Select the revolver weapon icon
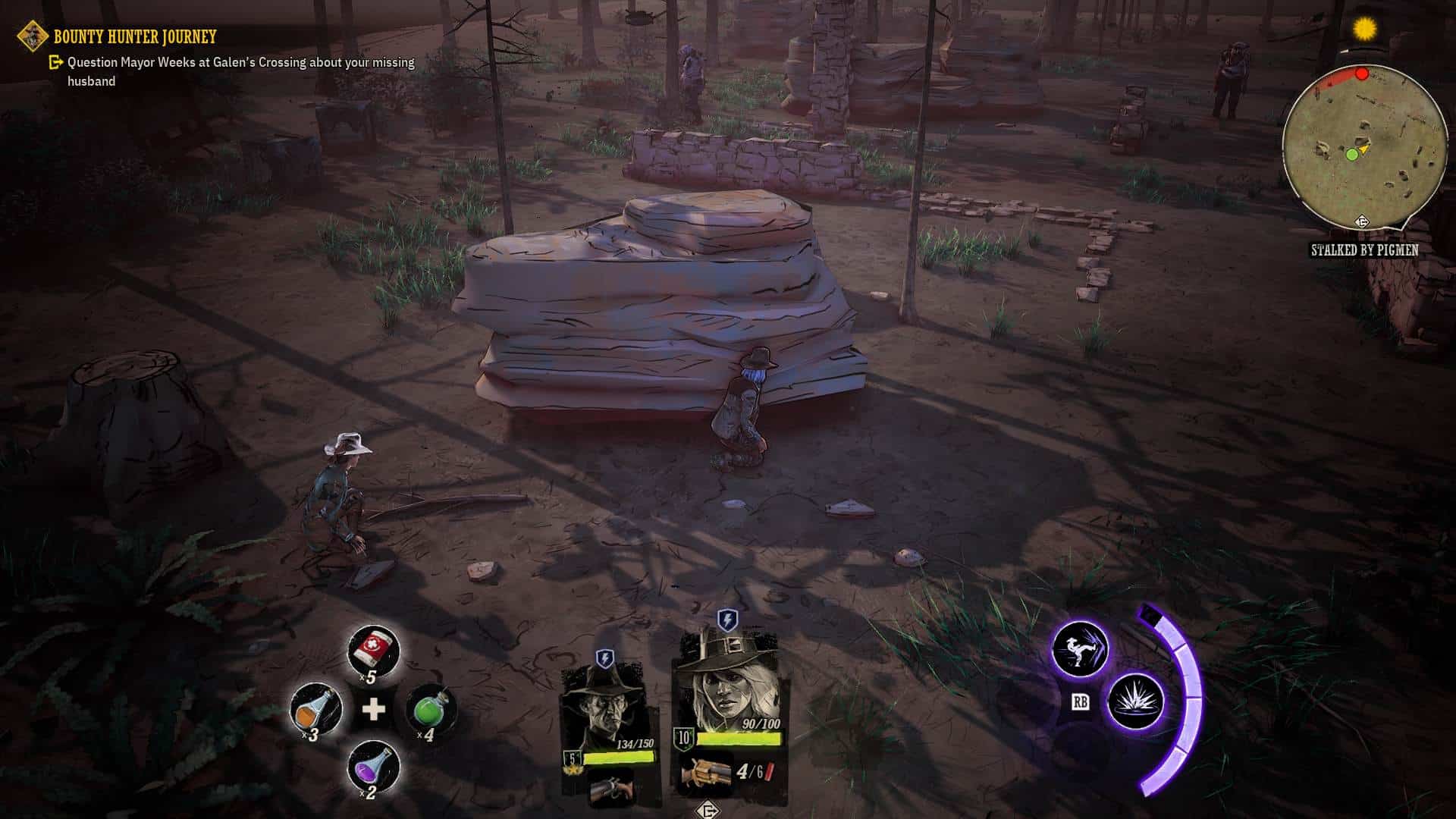Image resolution: width=1456 pixels, height=819 pixels. [706, 773]
